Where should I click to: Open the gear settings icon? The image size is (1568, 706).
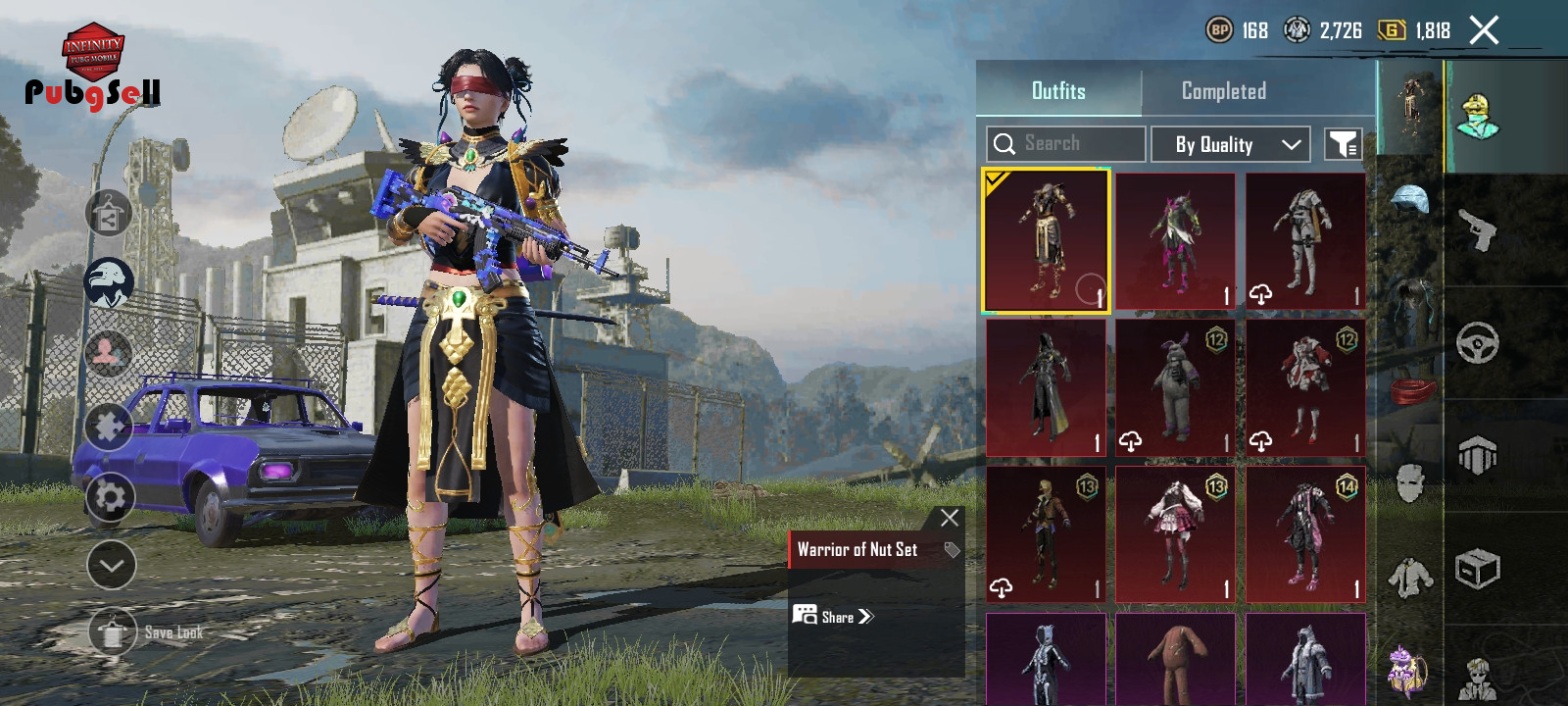click(109, 497)
